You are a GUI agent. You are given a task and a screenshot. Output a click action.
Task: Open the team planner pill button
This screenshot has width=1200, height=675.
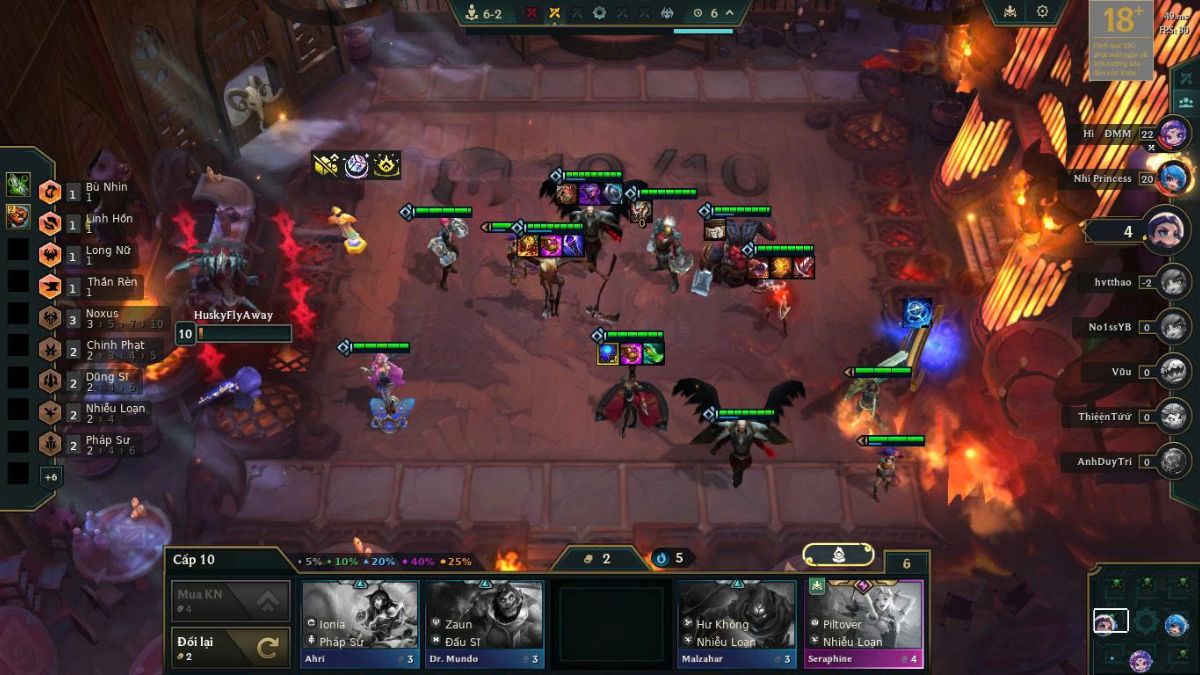click(838, 555)
